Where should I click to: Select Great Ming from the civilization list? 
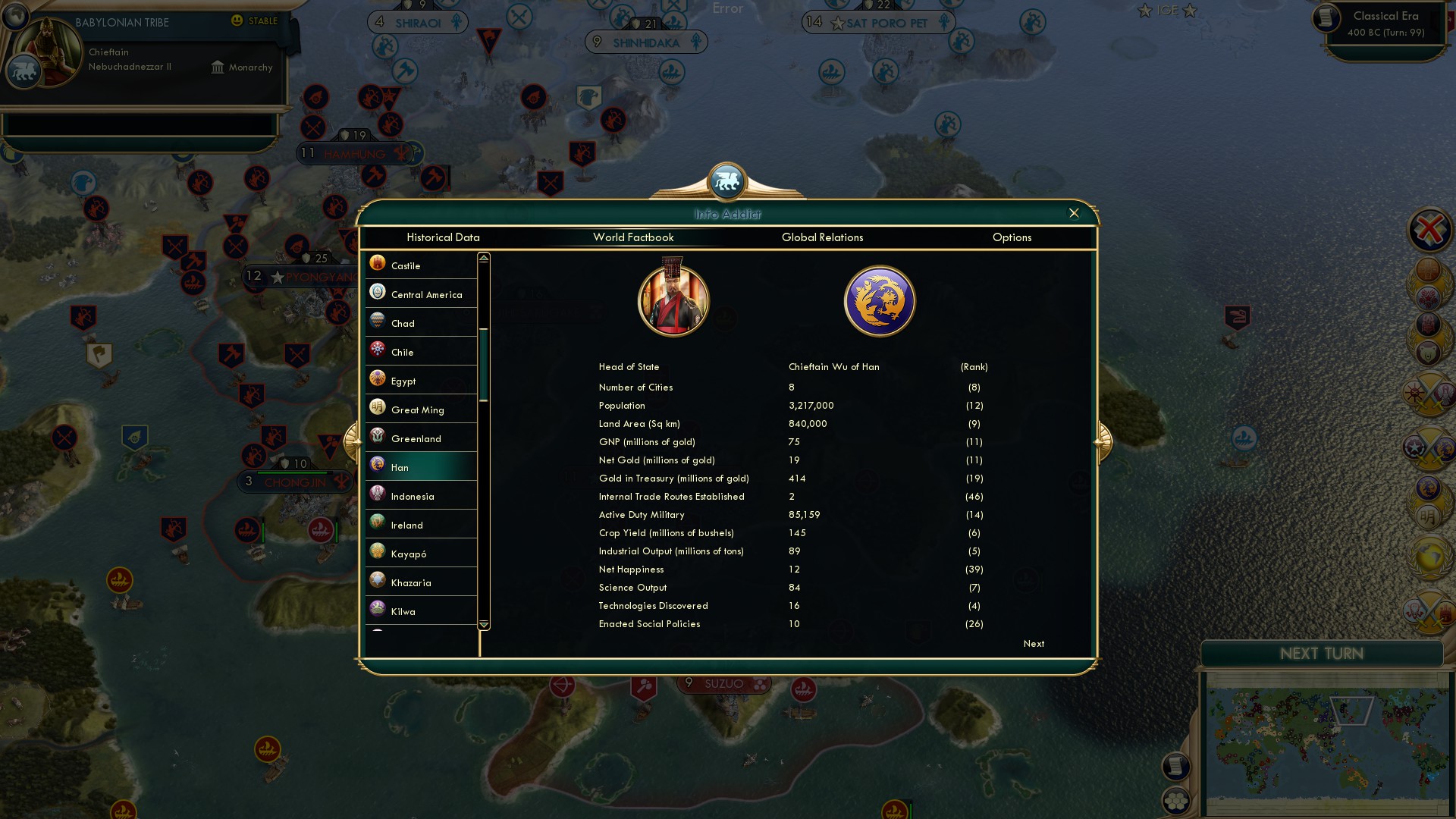pyautogui.click(x=421, y=409)
